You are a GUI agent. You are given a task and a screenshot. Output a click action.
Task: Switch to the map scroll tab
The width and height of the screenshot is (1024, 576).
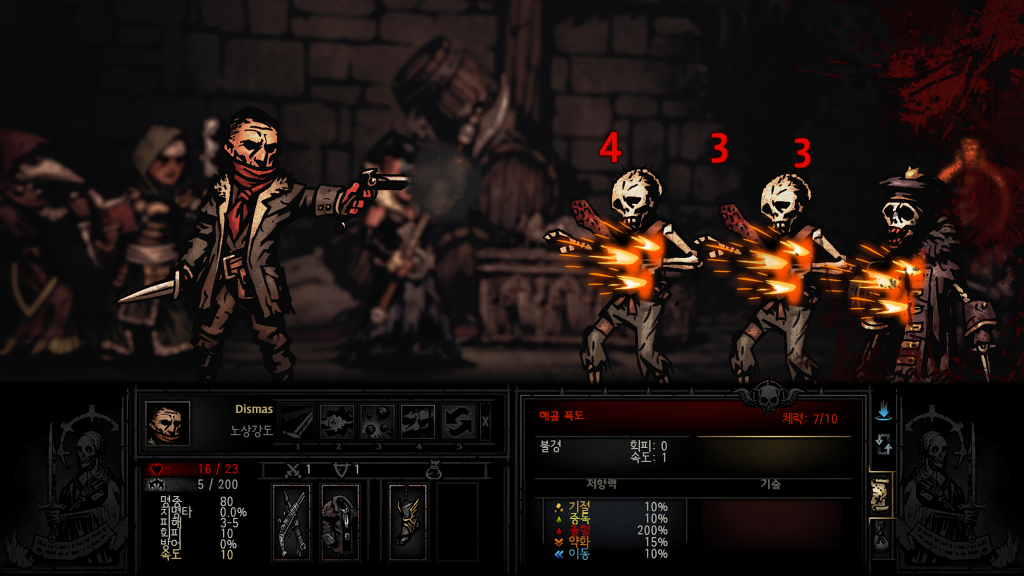tap(881, 493)
